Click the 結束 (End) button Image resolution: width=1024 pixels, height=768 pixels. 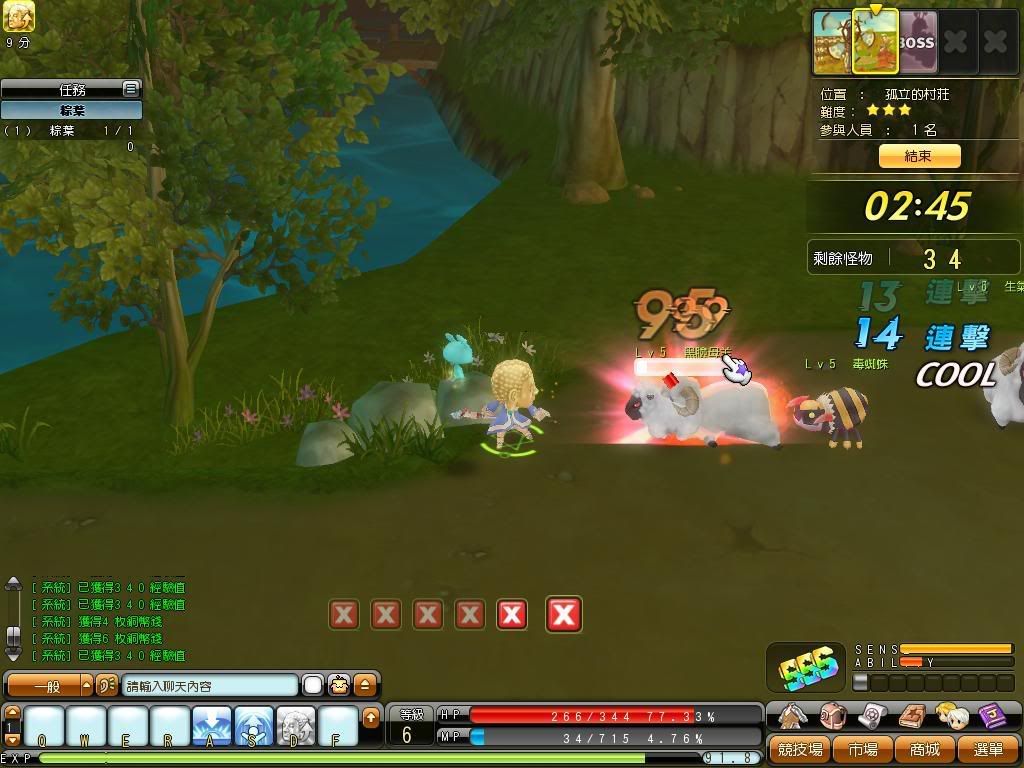[x=919, y=156]
